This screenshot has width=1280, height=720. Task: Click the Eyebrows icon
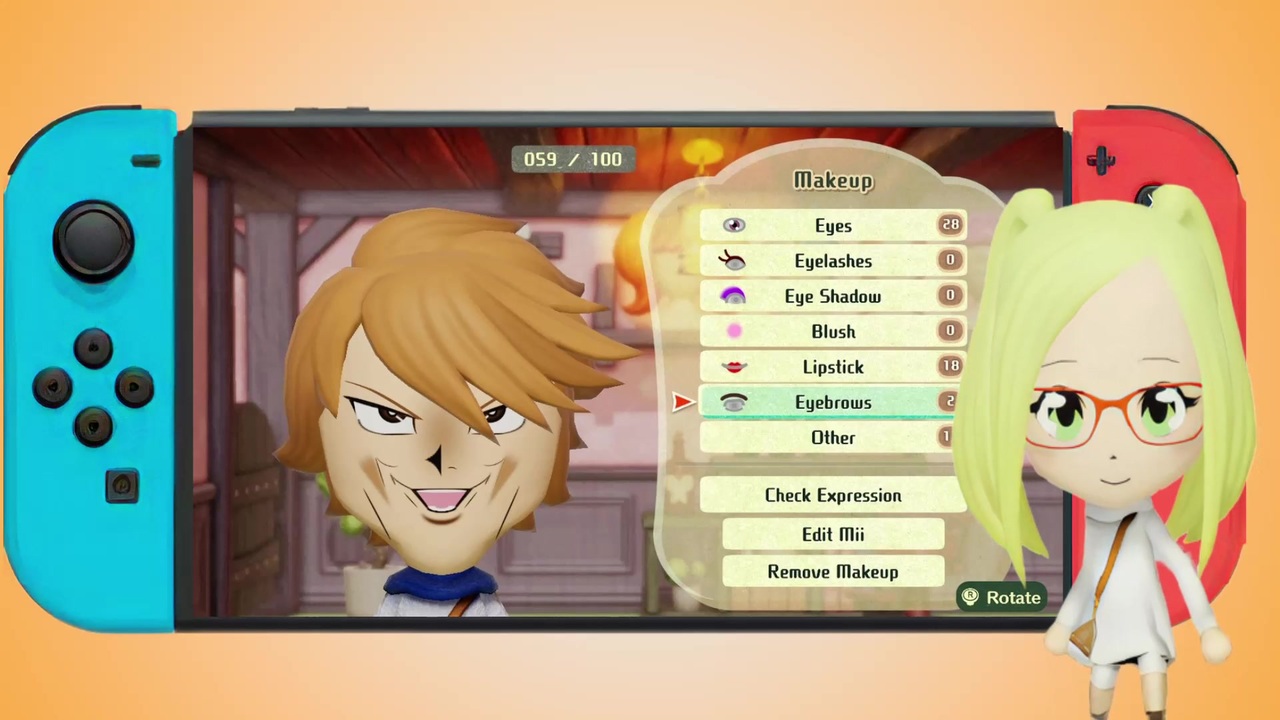734,402
